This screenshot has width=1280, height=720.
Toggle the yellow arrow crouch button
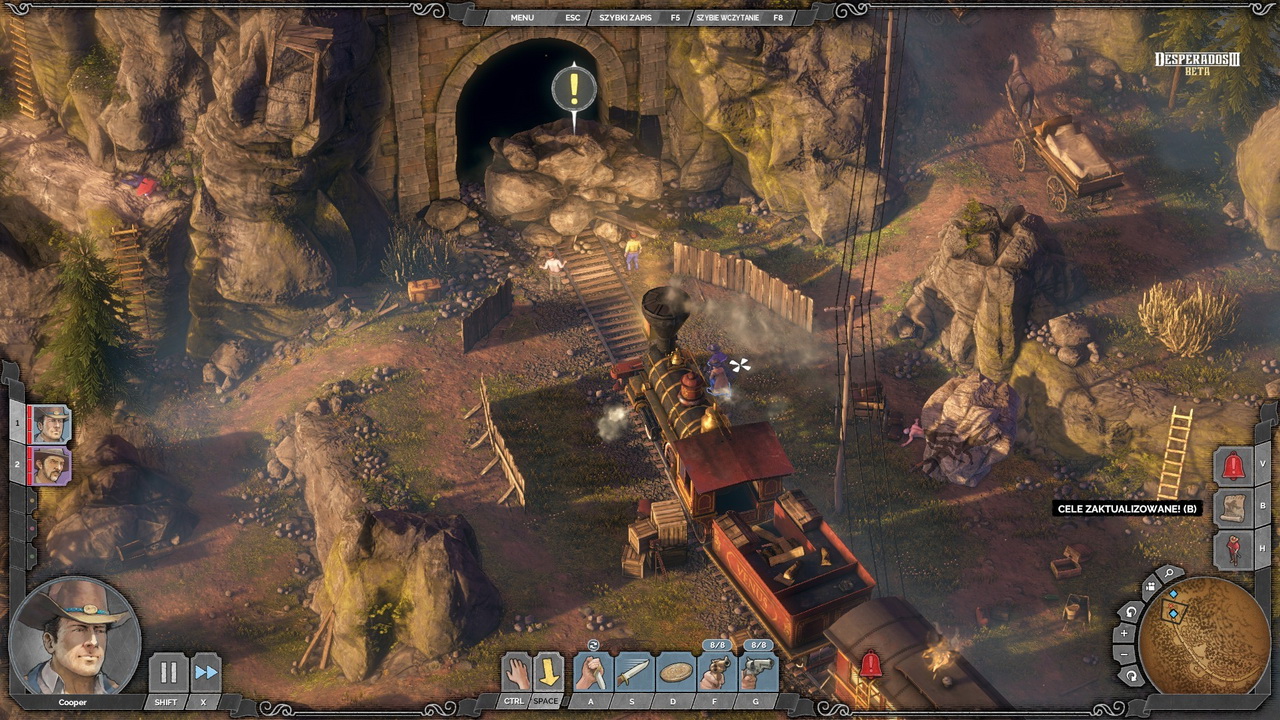click(548, 672)
